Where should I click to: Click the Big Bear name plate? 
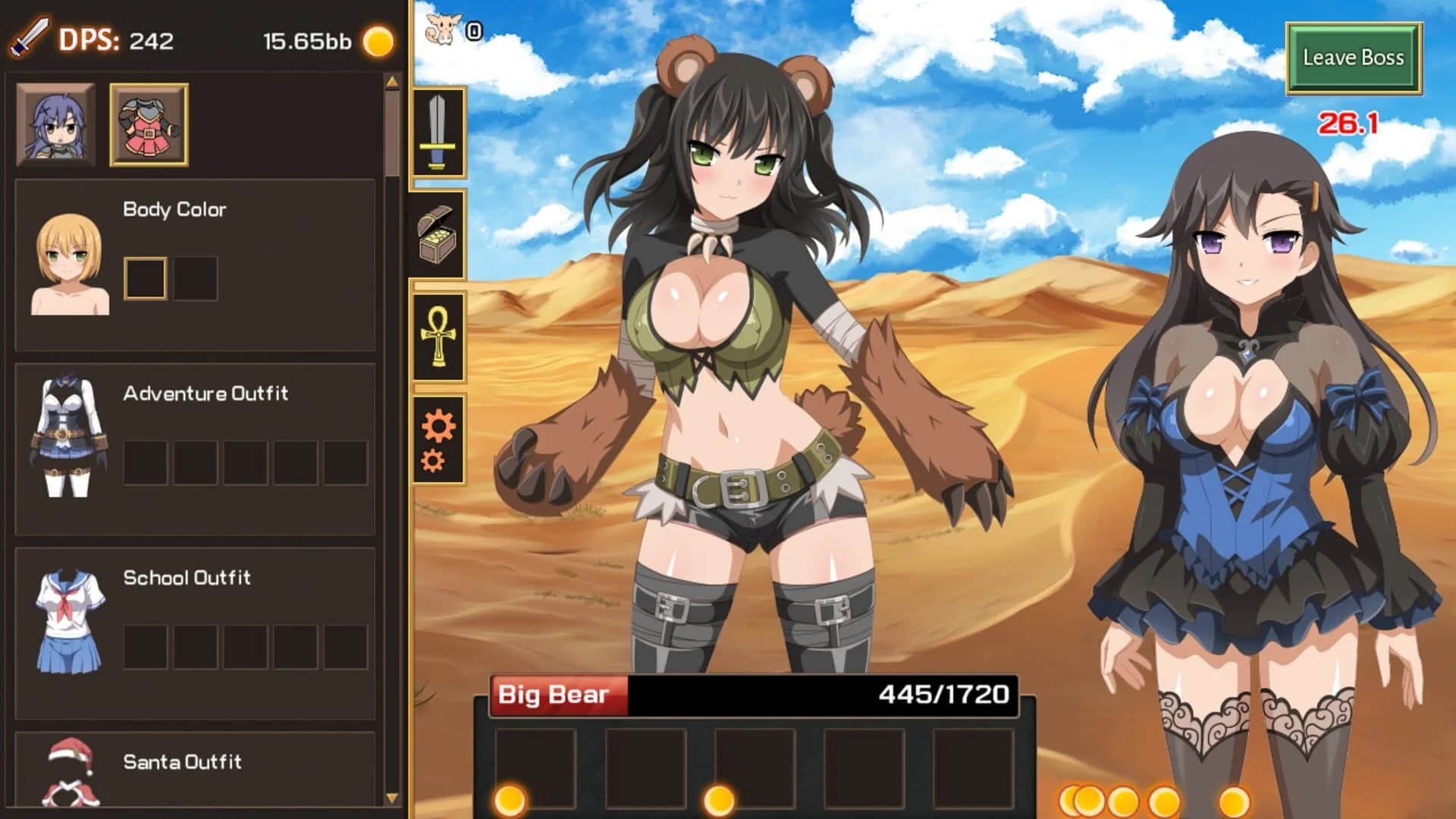tap(555, 693)
